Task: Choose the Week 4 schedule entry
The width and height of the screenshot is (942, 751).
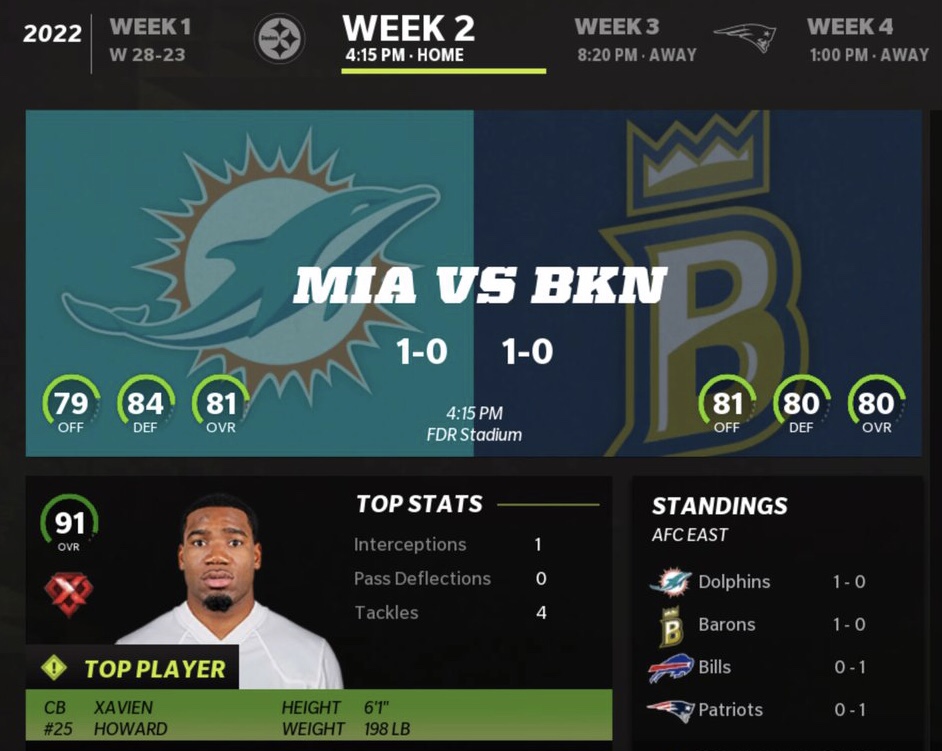Action: click(x=866, y=39)
